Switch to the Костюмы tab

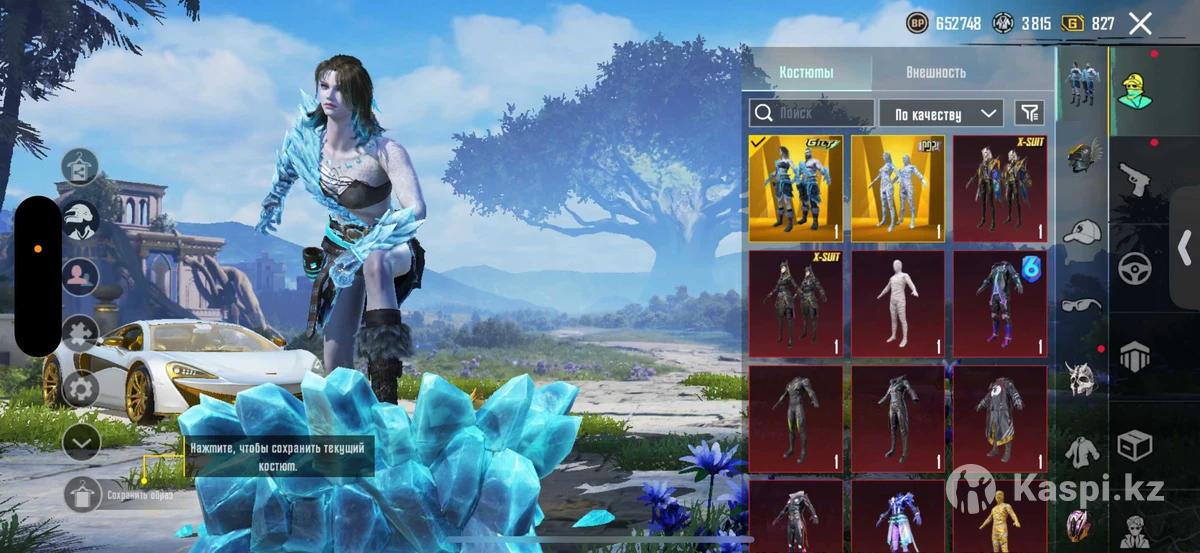[x=806, y=72]
